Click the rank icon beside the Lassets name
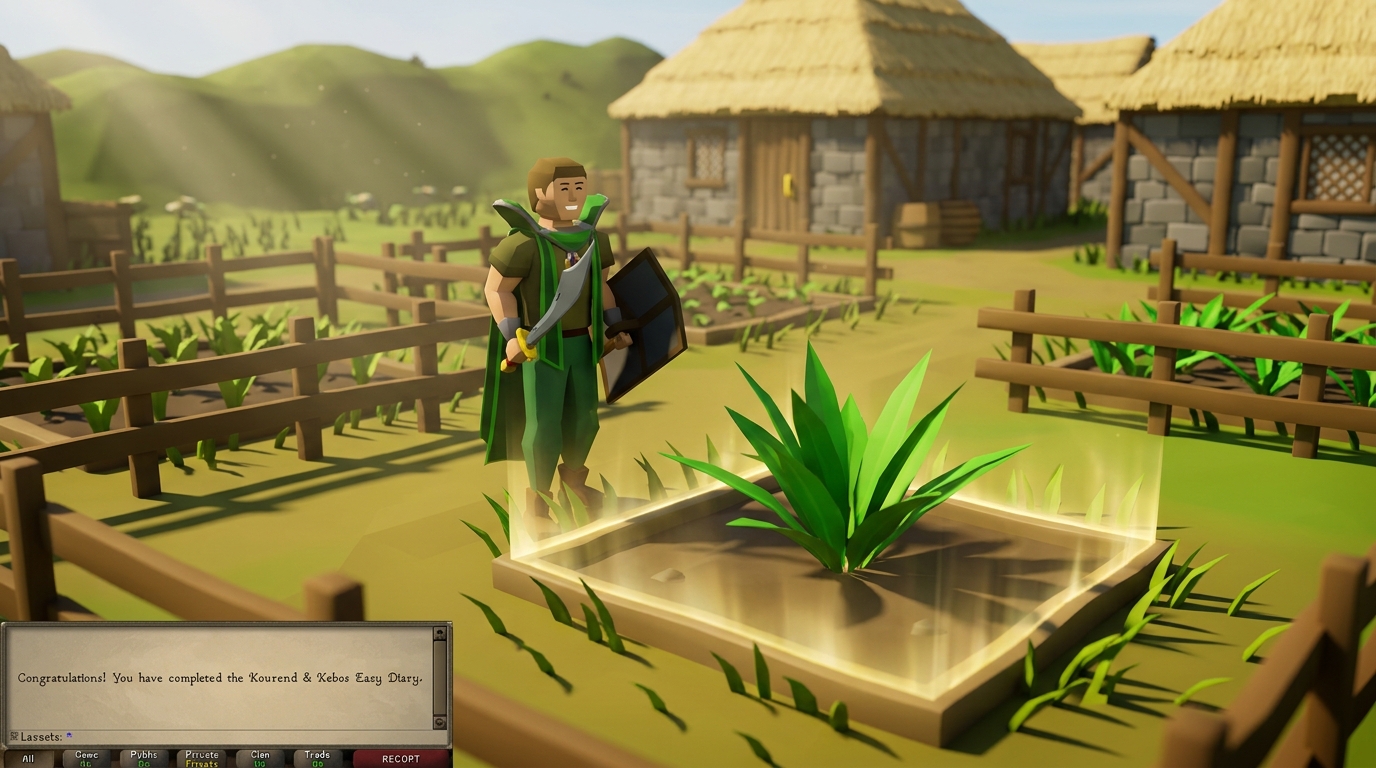 [x=15, y=735]
